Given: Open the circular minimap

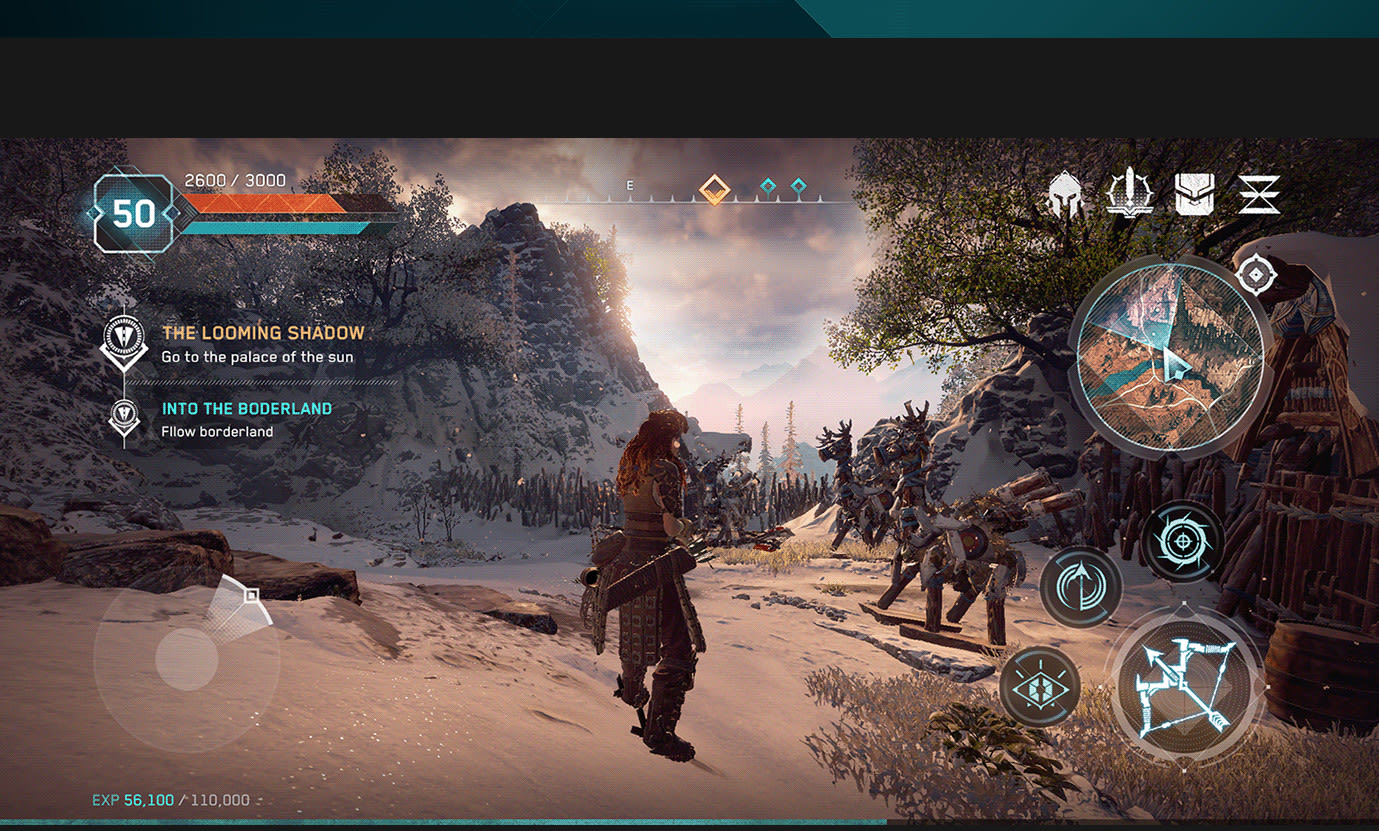Looking at the screenshot, I should 1170,355.
